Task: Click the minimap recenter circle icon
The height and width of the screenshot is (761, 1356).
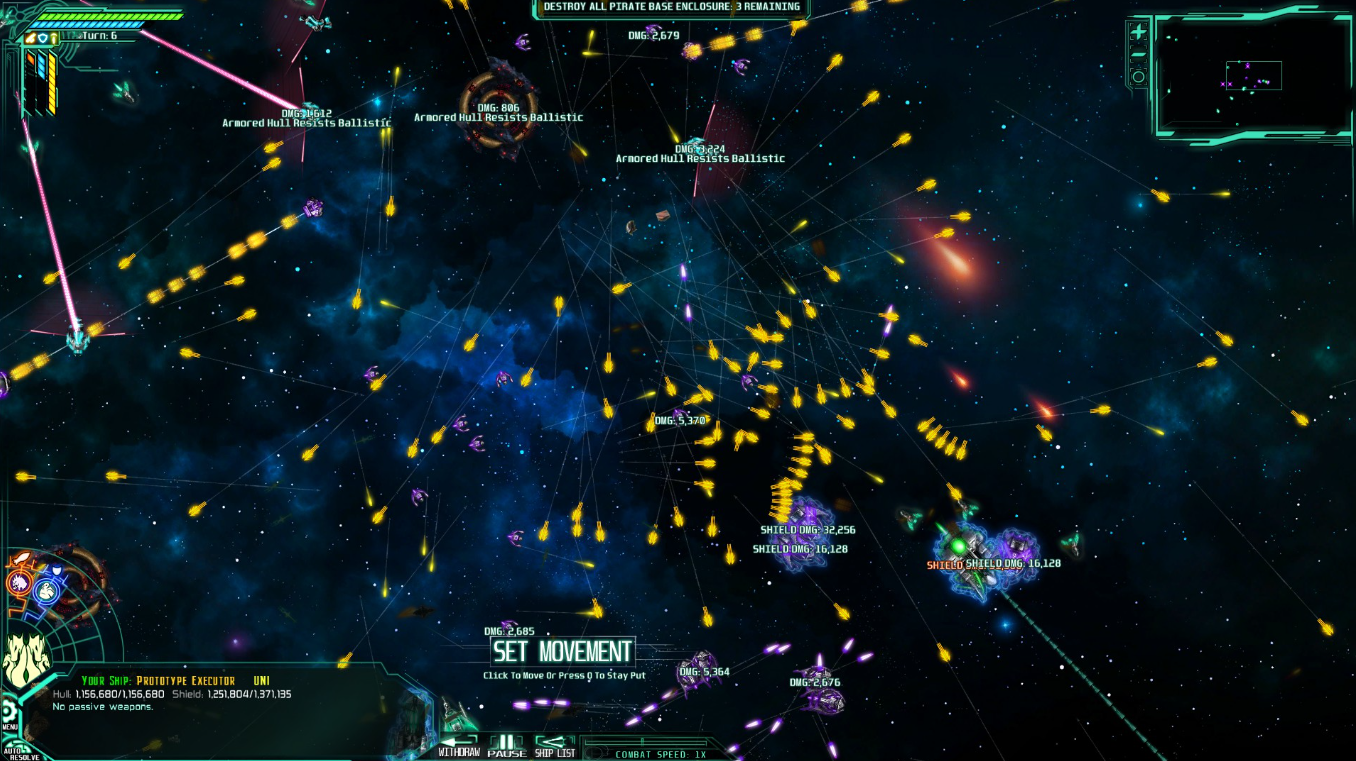Action: pos(1139,76)
